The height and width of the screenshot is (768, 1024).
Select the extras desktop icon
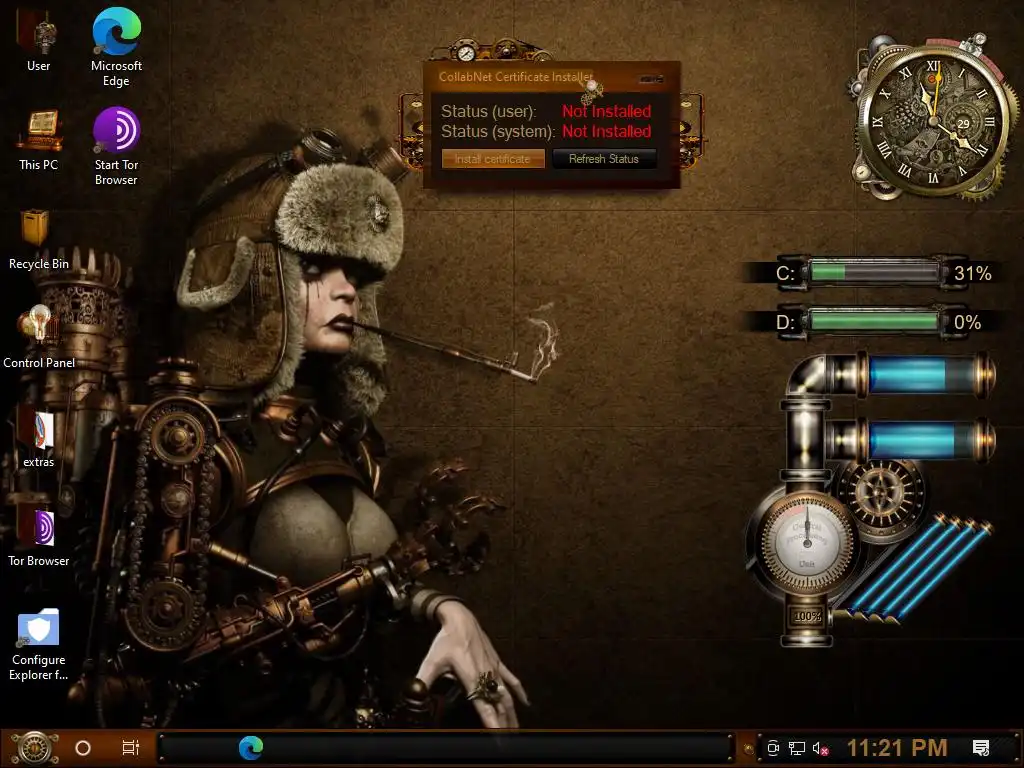(39, 428)
